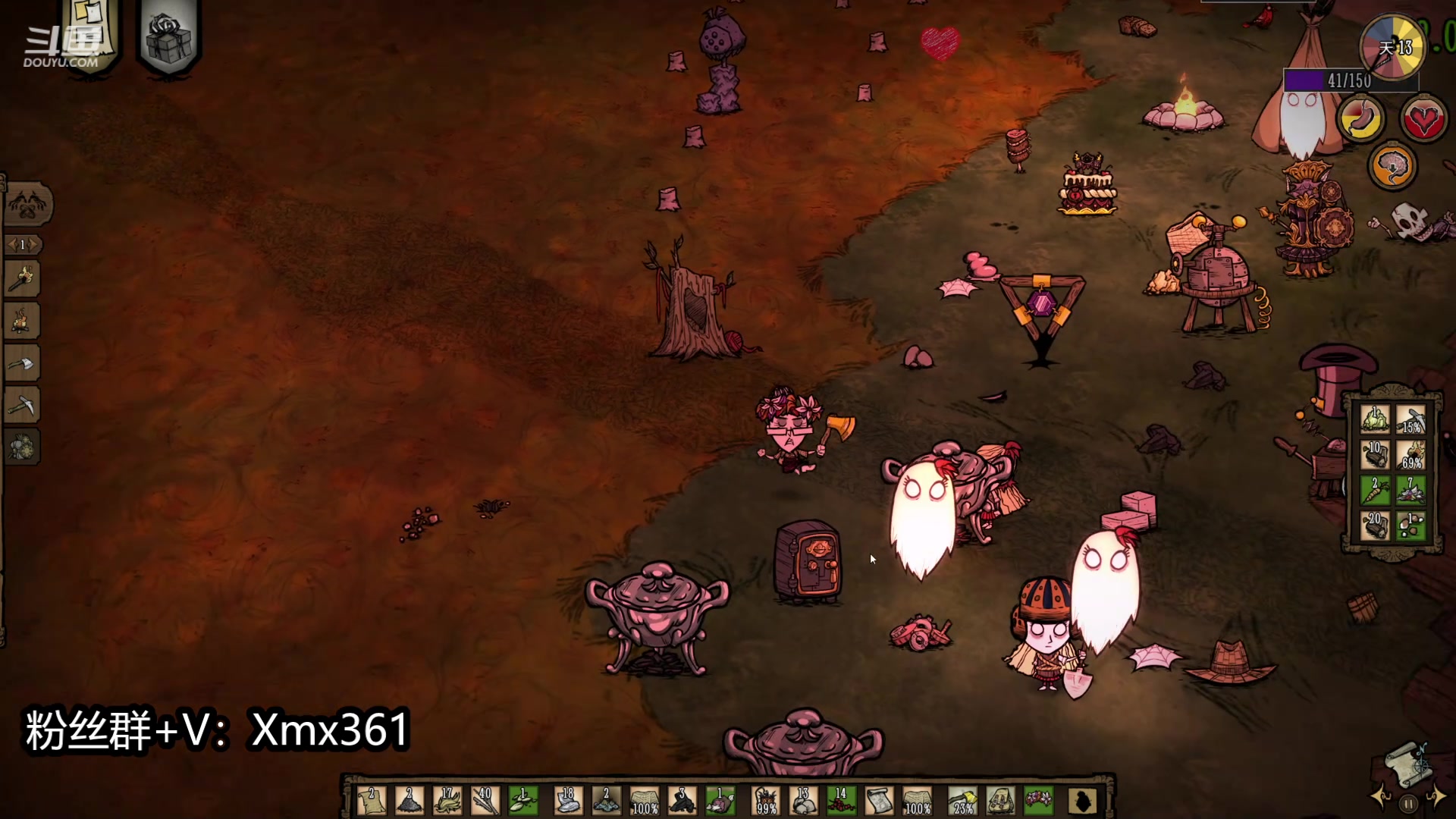Take the carrot from the backpack
This screenshot has height=819, width=1456.
click(1375, 491)
